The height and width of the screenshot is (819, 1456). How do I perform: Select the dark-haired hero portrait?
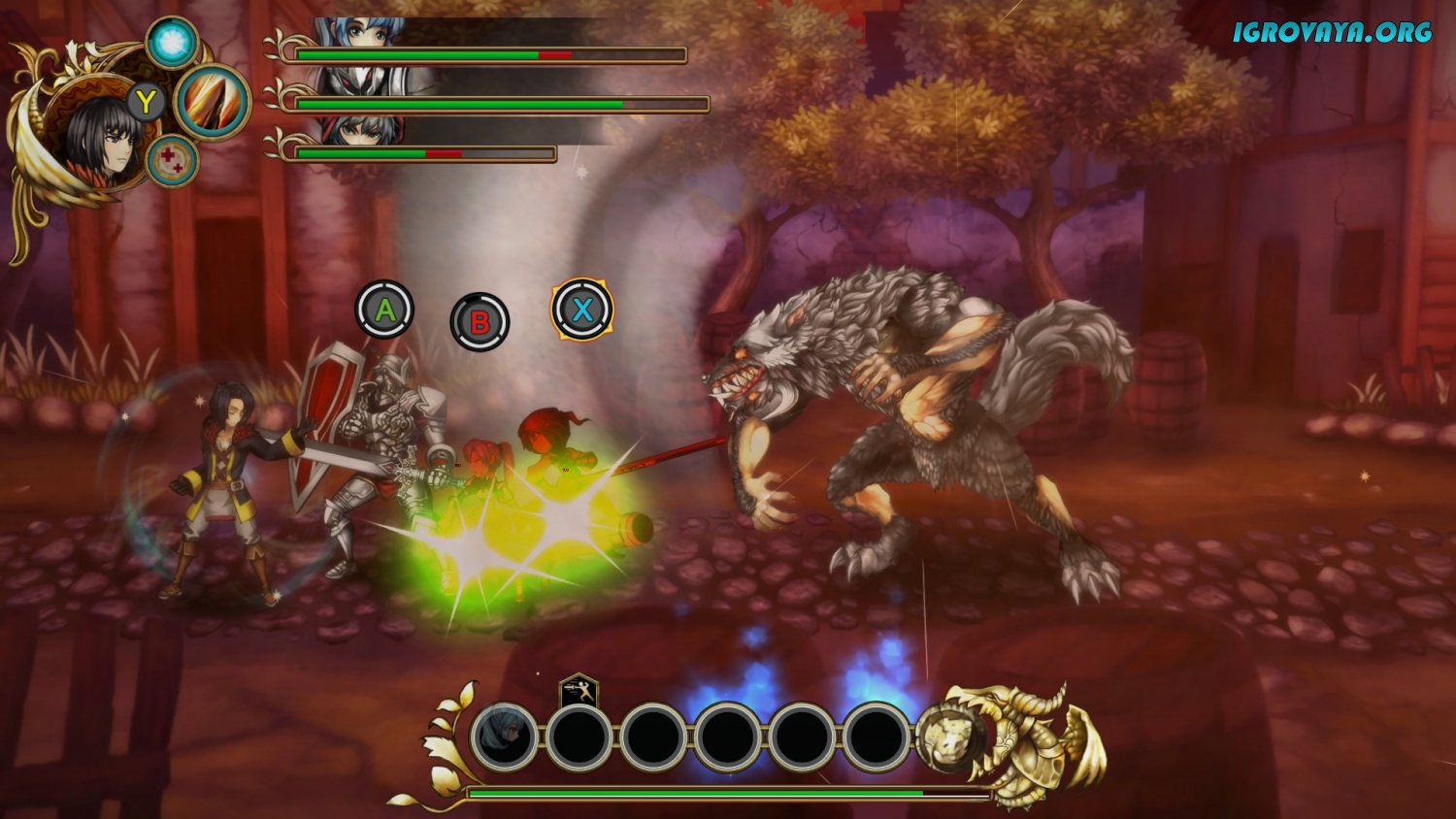[x=99, y=142]
